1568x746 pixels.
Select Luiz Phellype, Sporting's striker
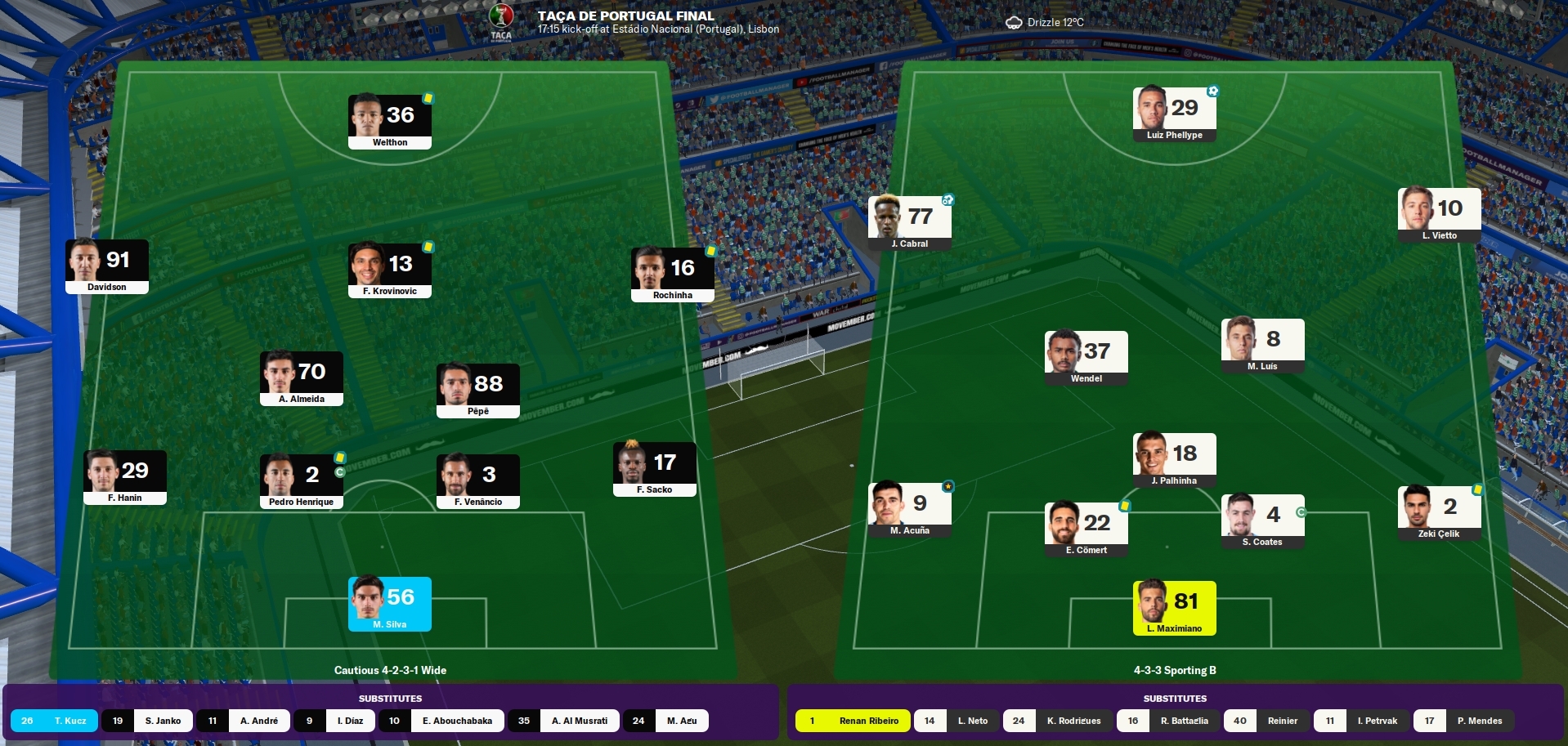1175,114
